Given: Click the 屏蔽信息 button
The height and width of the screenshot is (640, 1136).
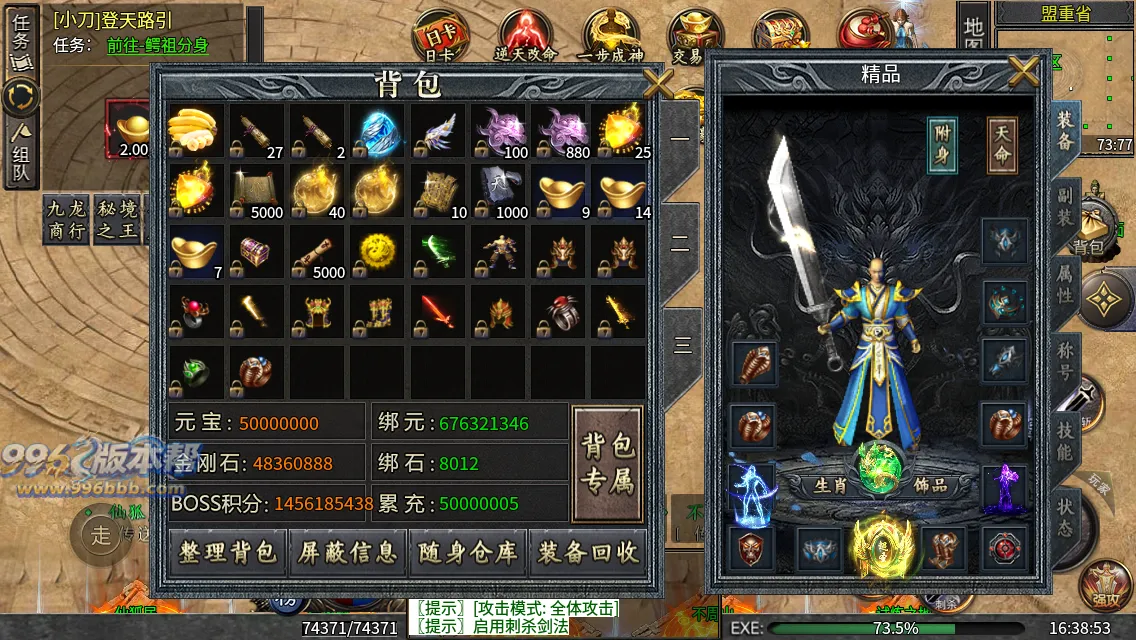Looking at the screenshot, I should [347, 553].
